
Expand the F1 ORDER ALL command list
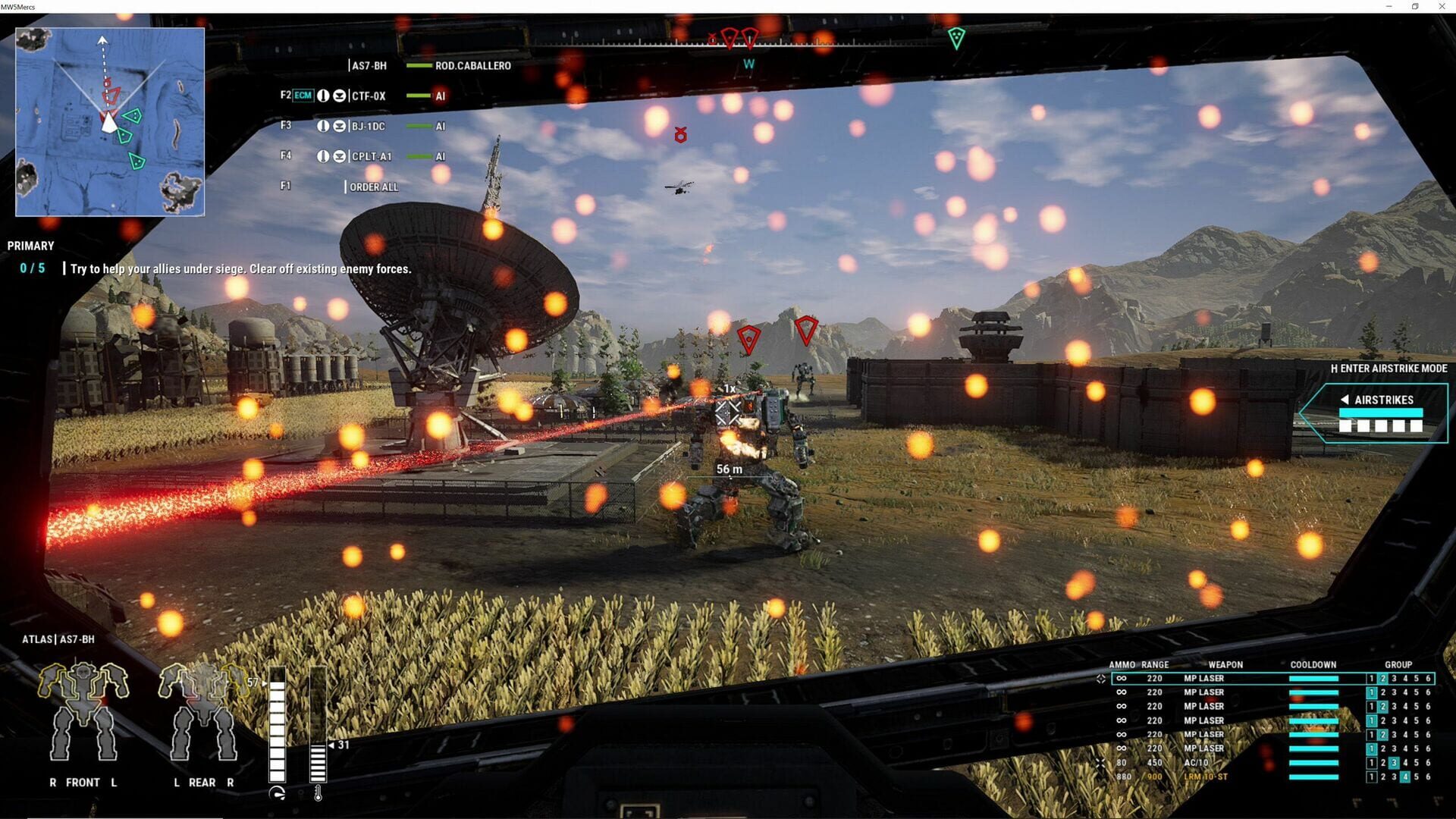(372, 187)
